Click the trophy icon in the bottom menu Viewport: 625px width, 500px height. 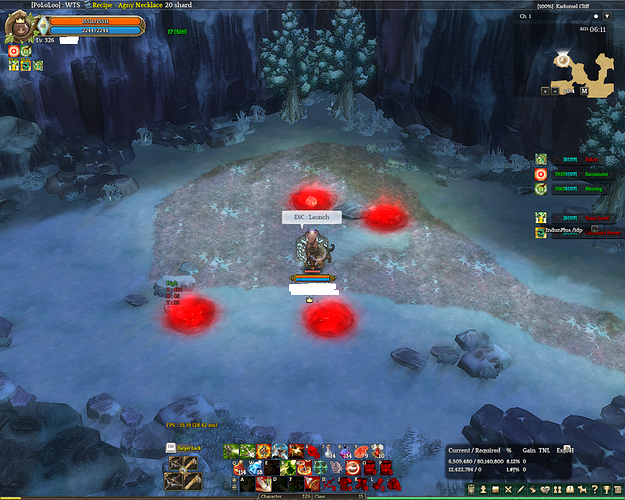pos(606,489)
